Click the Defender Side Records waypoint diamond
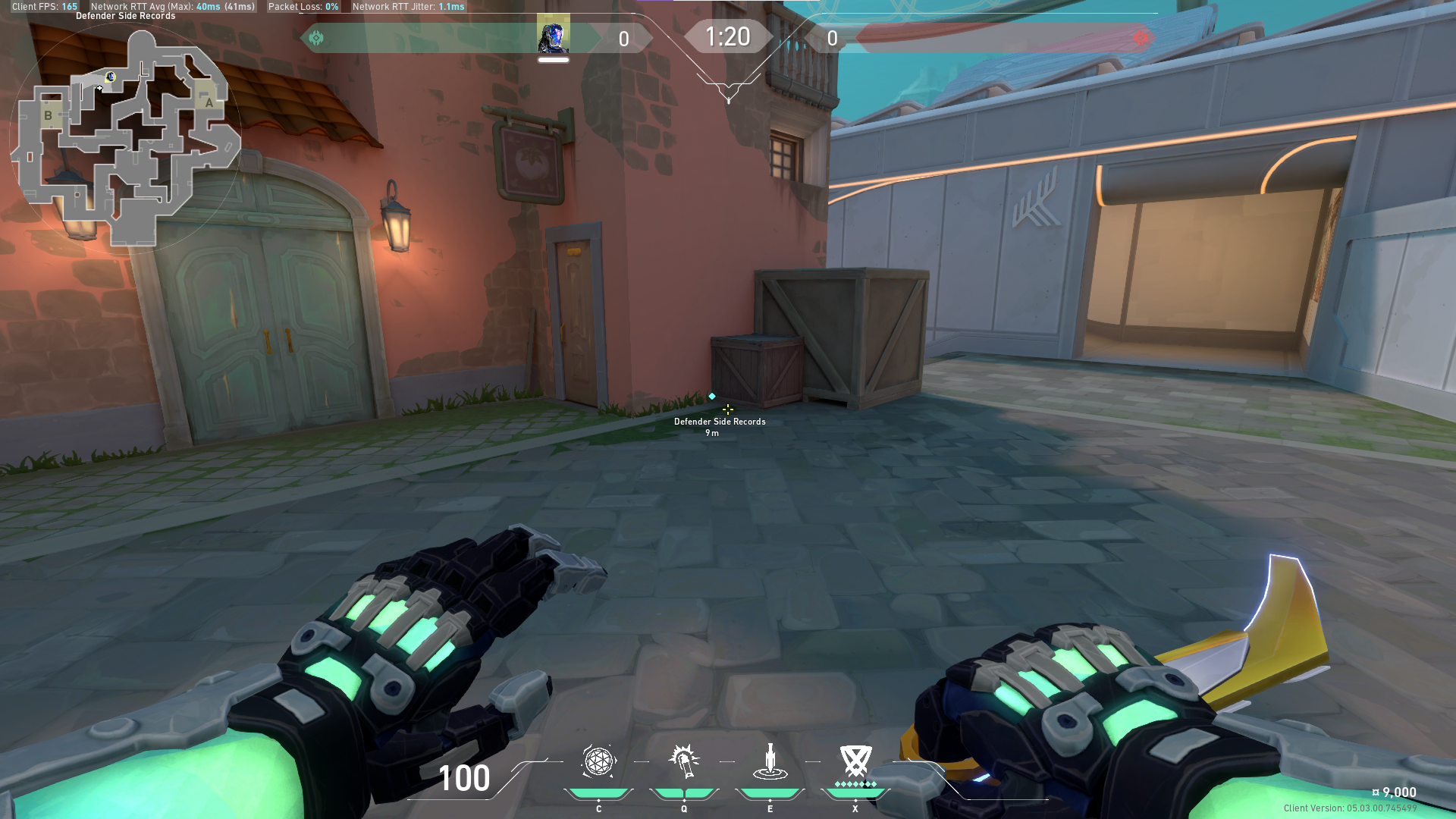1456x819 pixels. 711,395
